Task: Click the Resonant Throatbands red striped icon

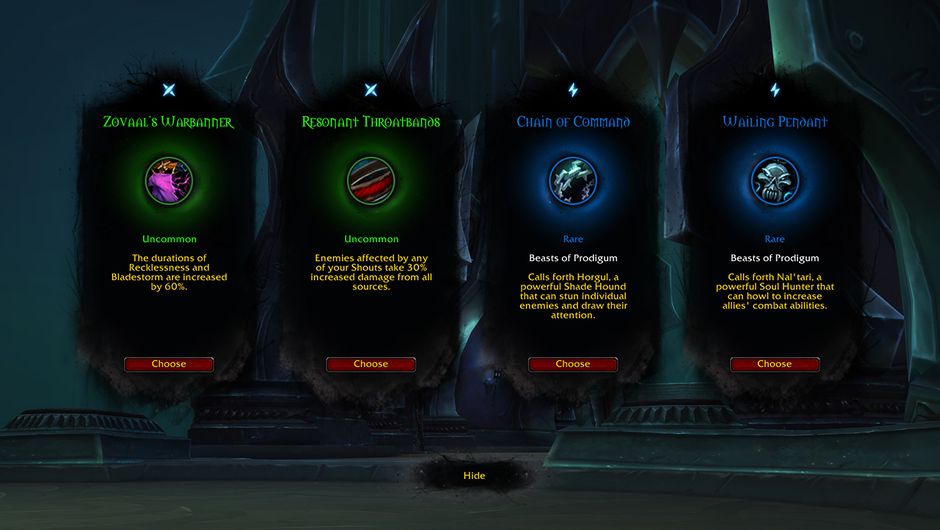Action: (371, 181)
